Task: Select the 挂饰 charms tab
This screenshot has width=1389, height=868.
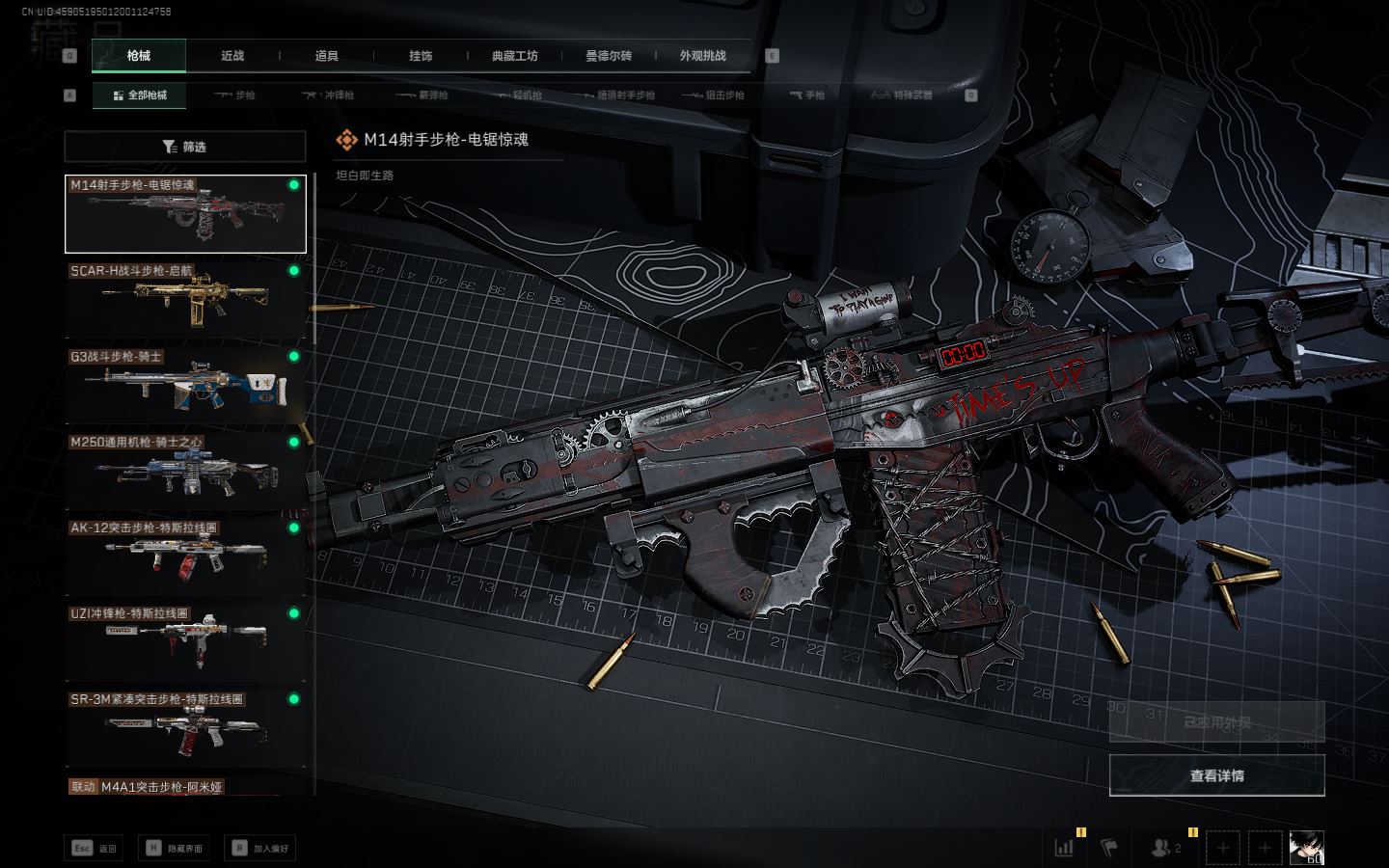Action: [421, 56]
